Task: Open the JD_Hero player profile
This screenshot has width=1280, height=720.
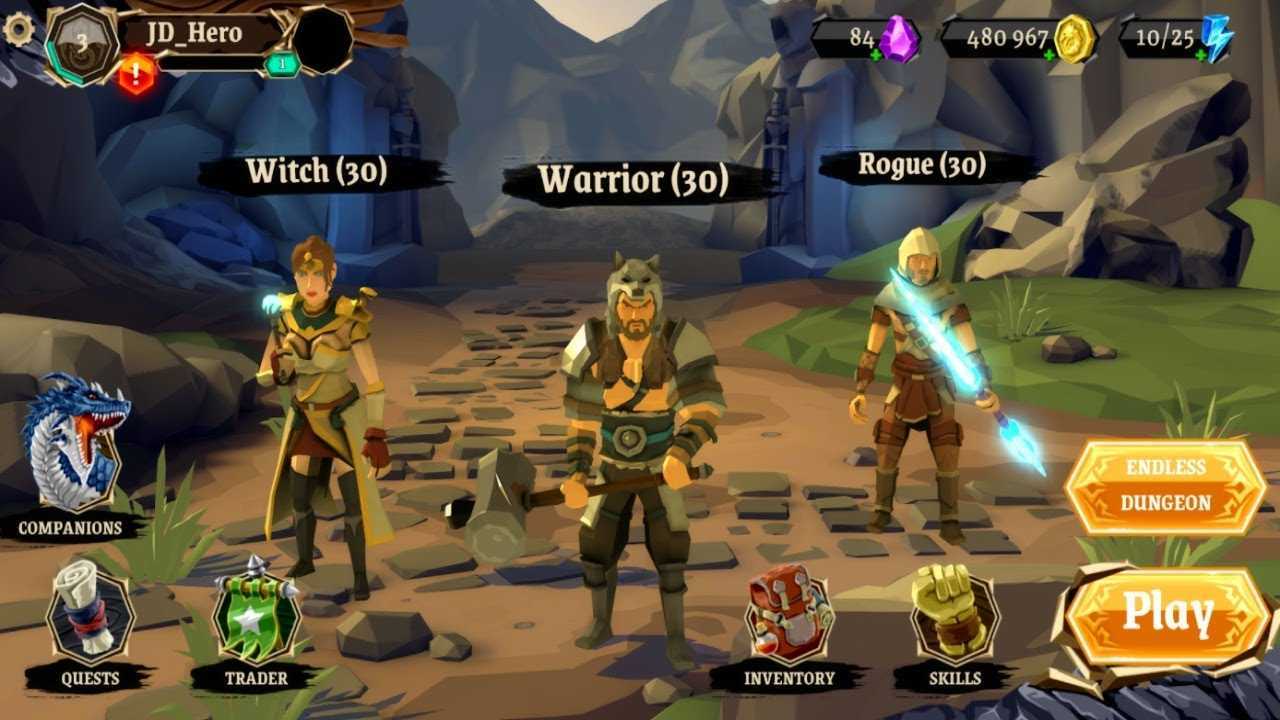Action: [195, 33]
